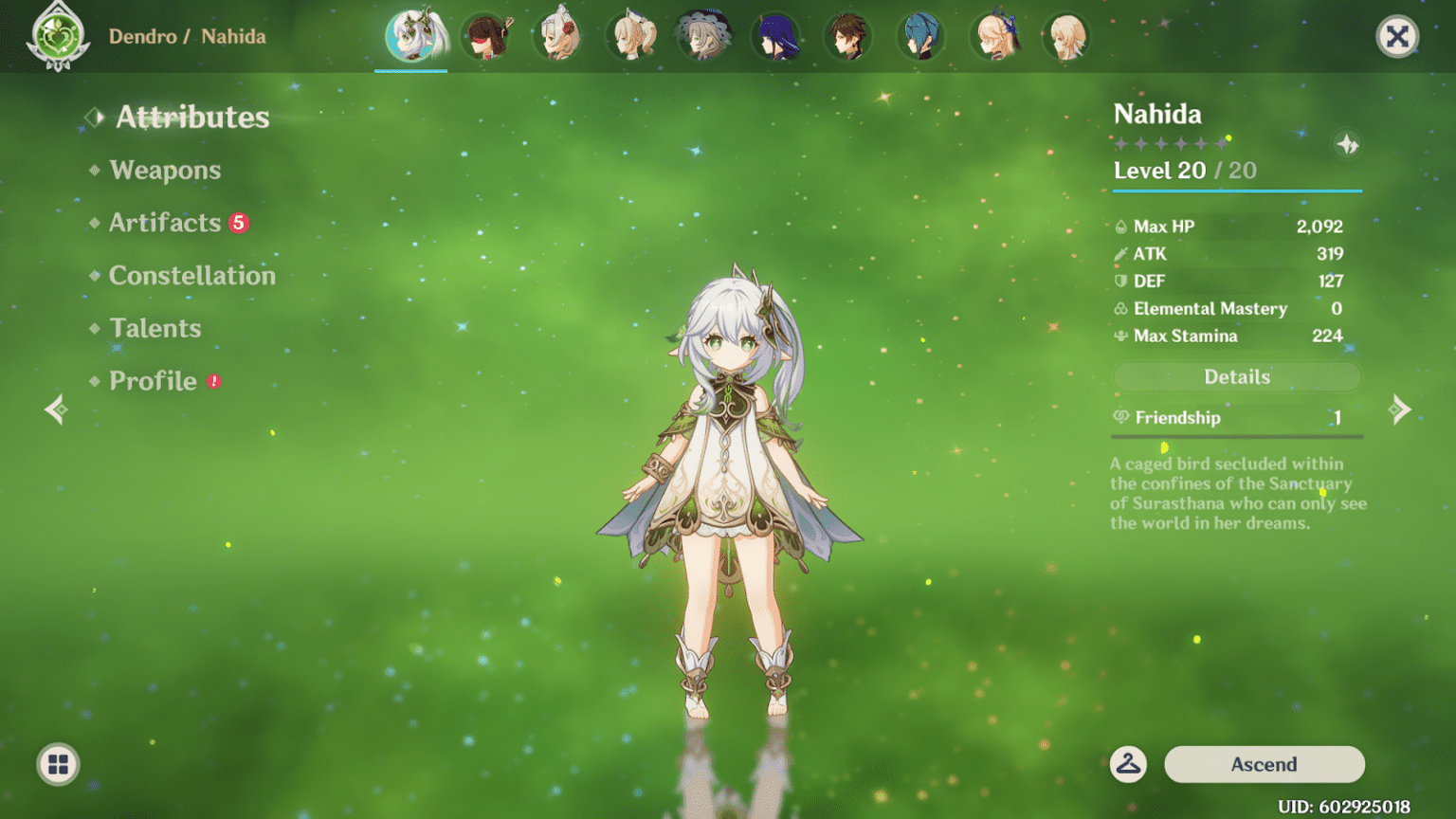Screen dimensions: 1456x819
Task: Show the Talents page
Action: coord(155,328)
